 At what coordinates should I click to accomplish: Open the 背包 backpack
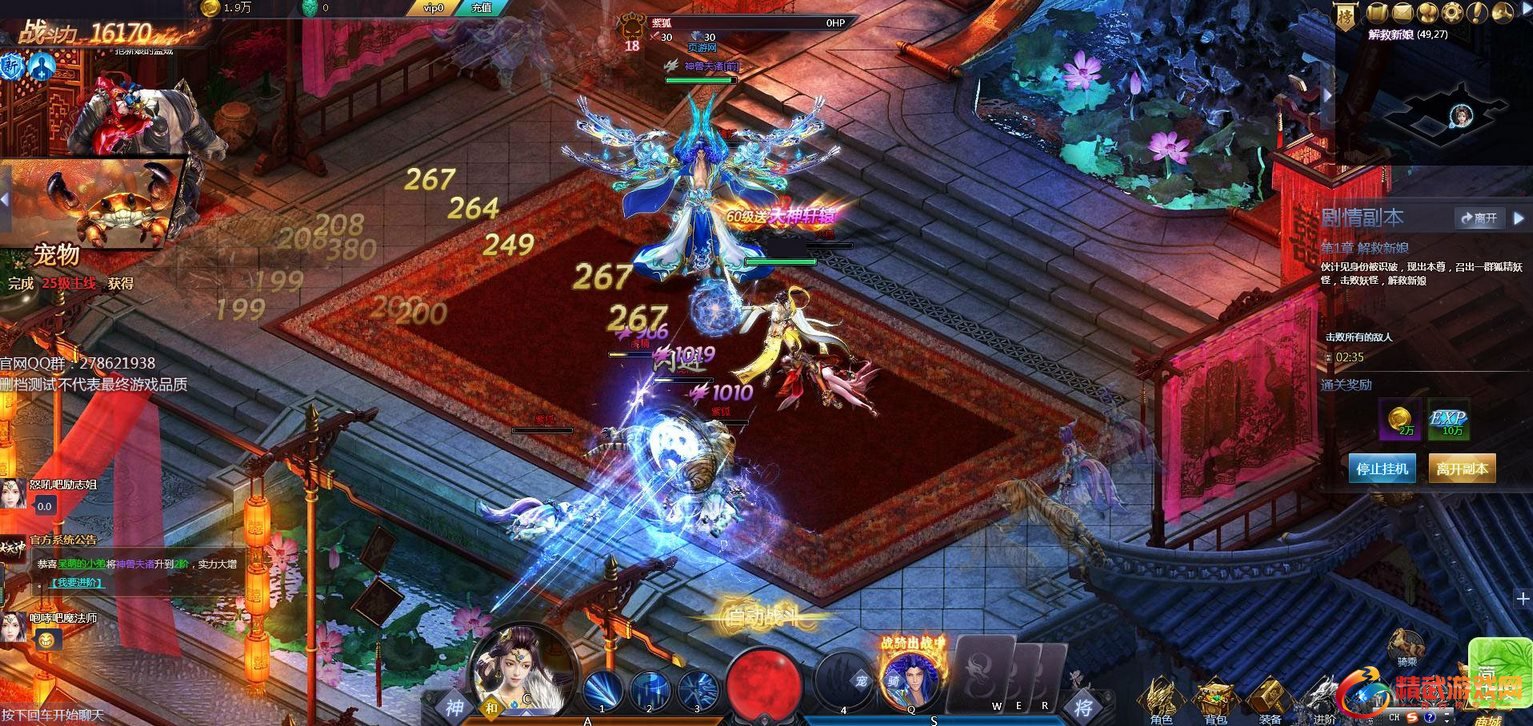pos(1215,696)
